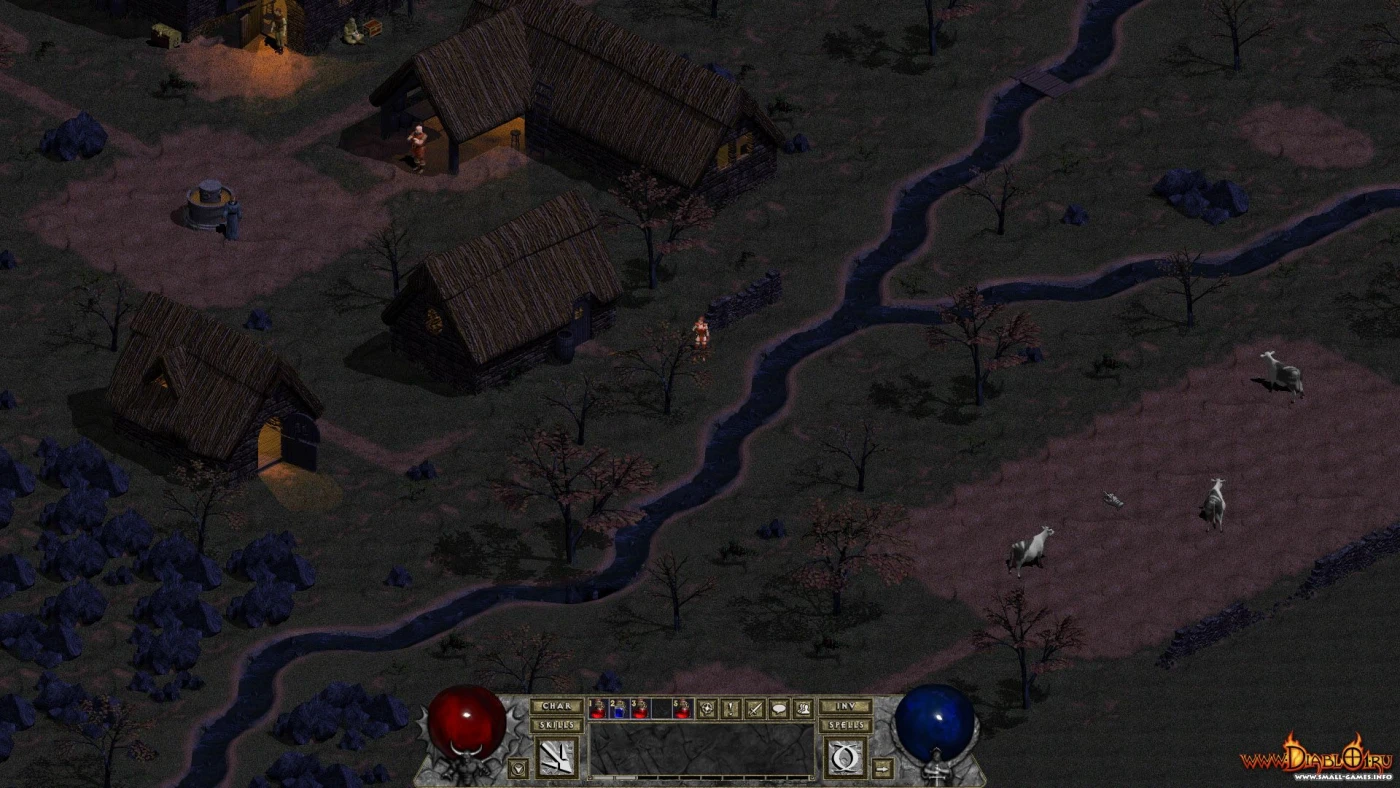The height and width of the screenshot is (788, 1400).
Task: Select the left attack skill icon
Action: pos(557,757)
